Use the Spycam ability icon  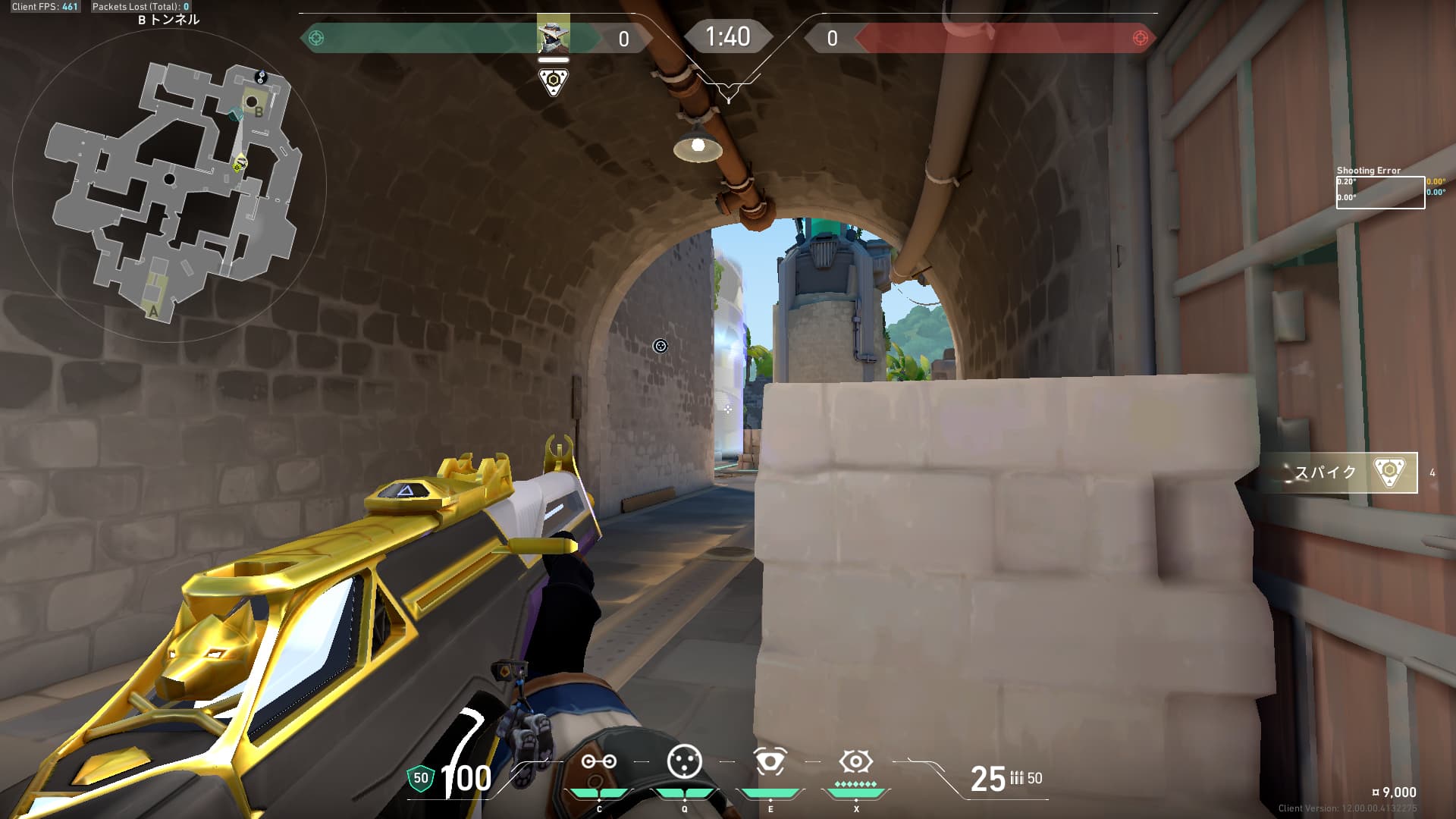[x=770, y=761]
